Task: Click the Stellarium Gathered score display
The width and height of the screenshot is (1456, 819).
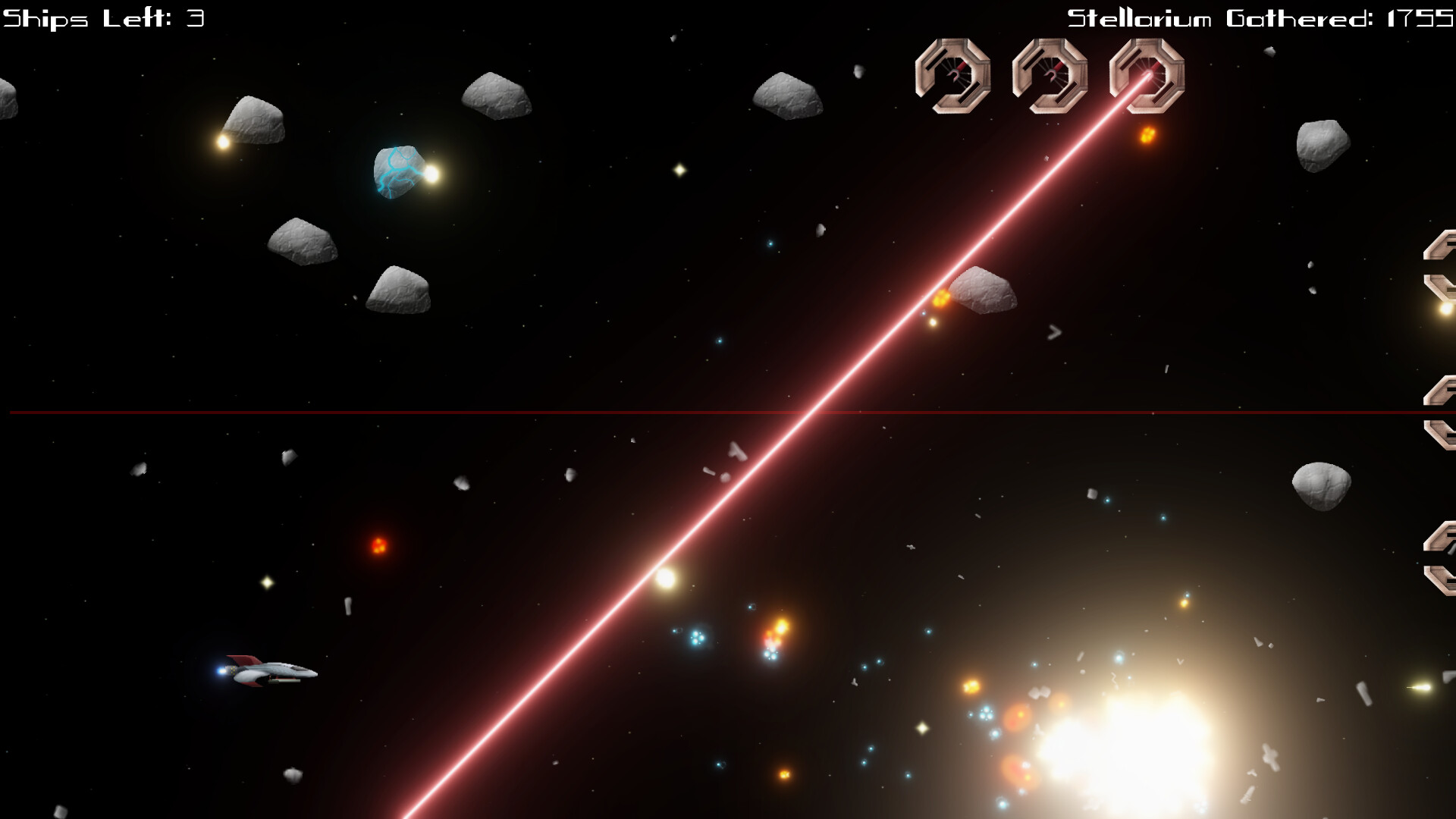Action: coord(1259,15)
